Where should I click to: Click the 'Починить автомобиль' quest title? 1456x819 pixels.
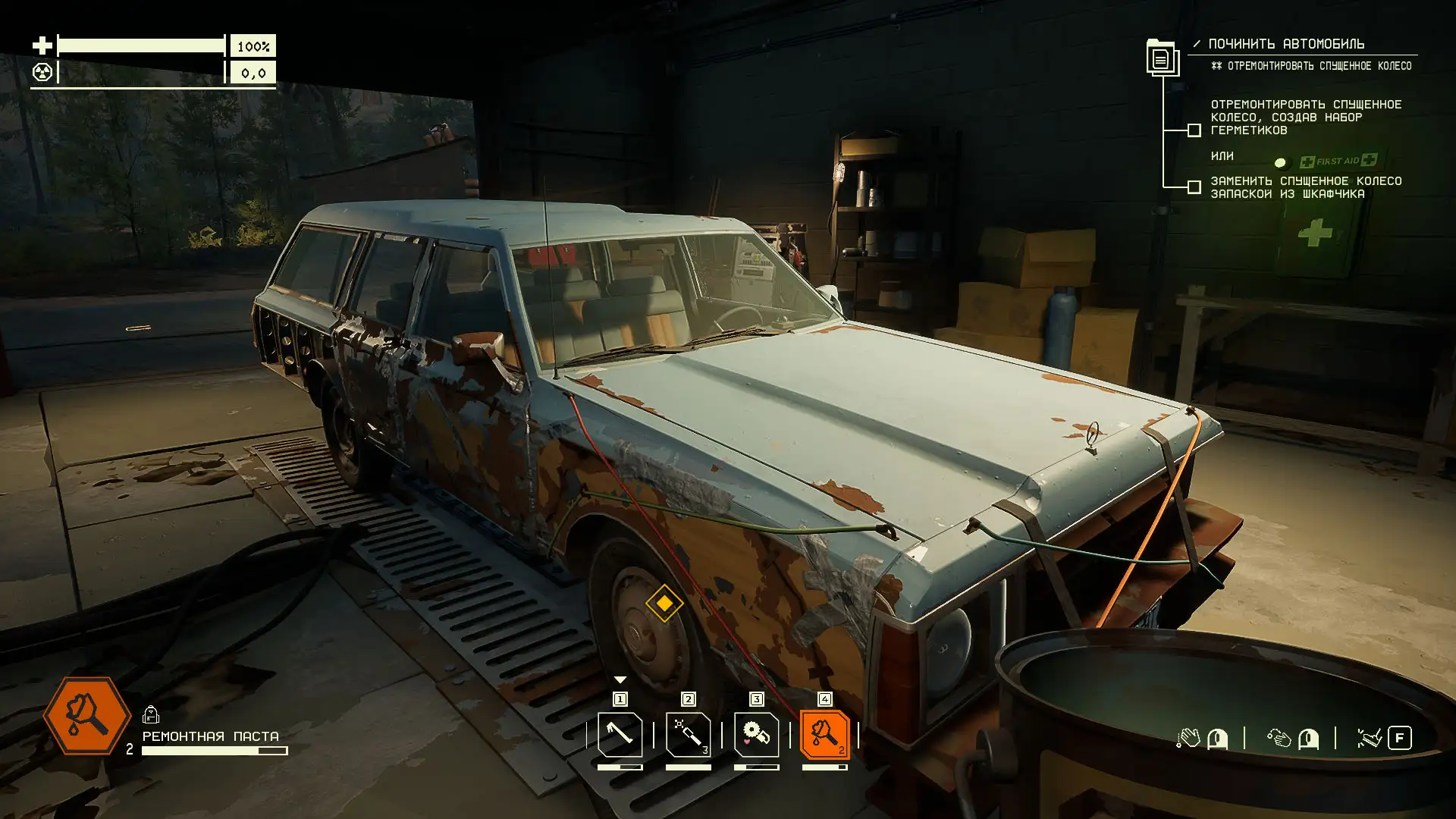1286,44
